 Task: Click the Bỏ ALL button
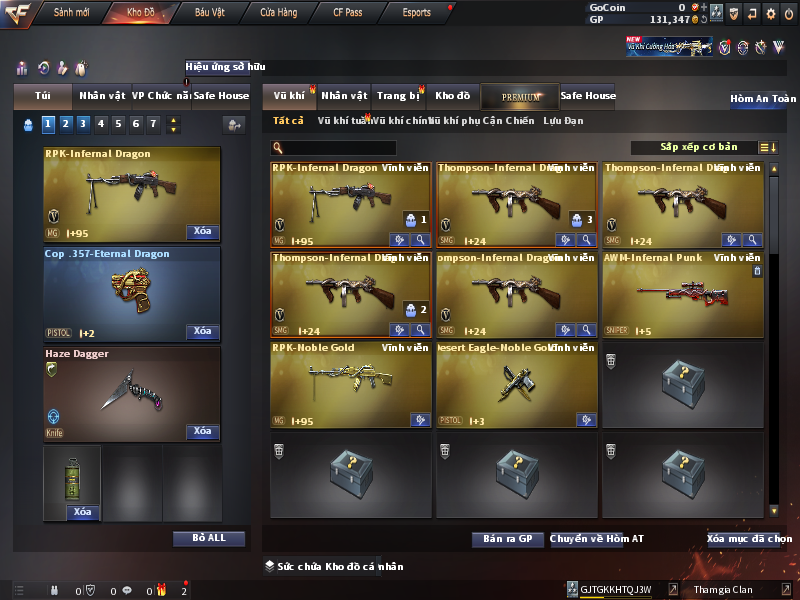tap(208, 538)
